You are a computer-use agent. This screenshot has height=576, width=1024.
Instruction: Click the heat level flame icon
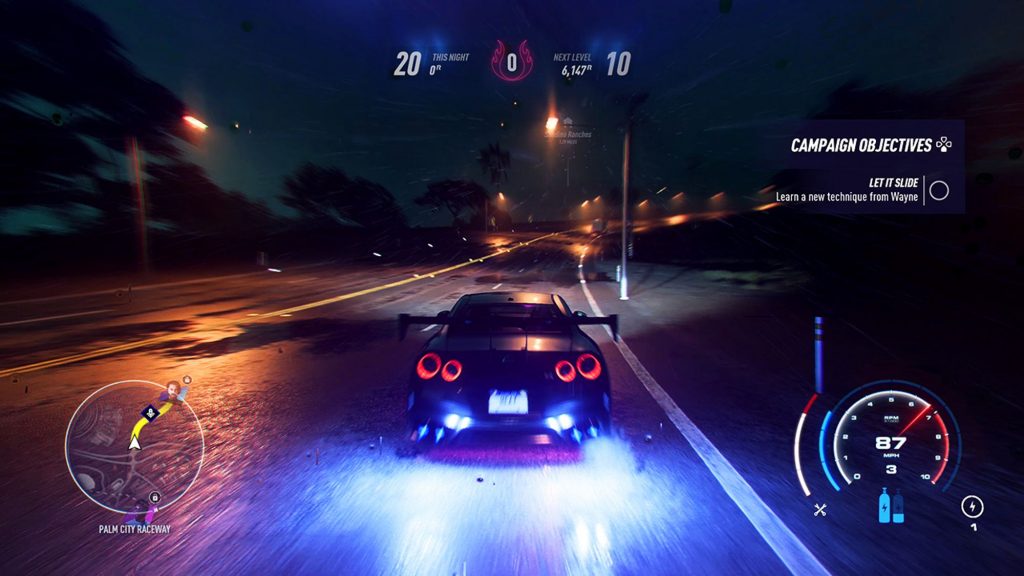coord(511,63)
